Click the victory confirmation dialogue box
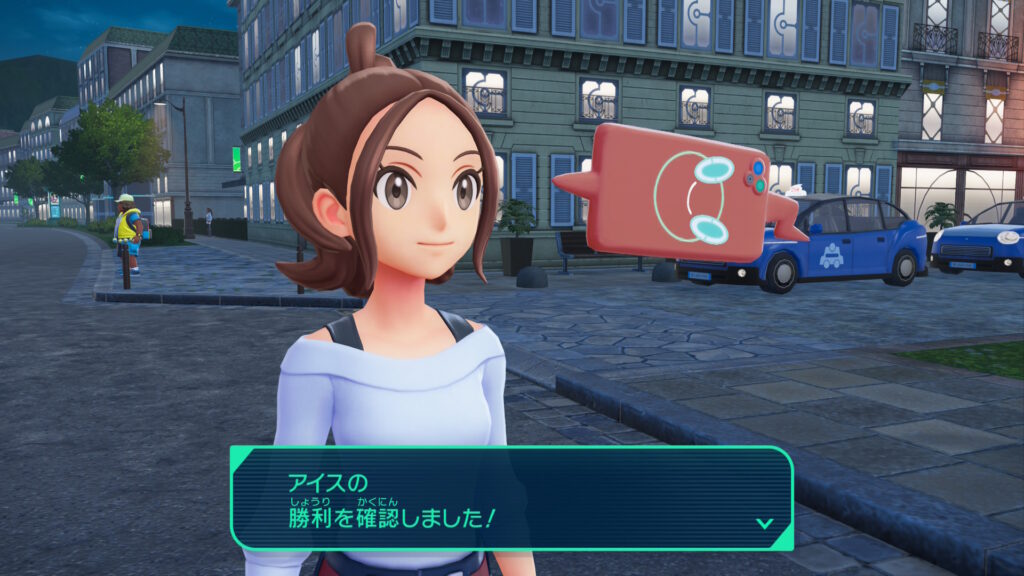This screenshot has width=1024, height=576. pyautogui.click(x=511, y=498)
